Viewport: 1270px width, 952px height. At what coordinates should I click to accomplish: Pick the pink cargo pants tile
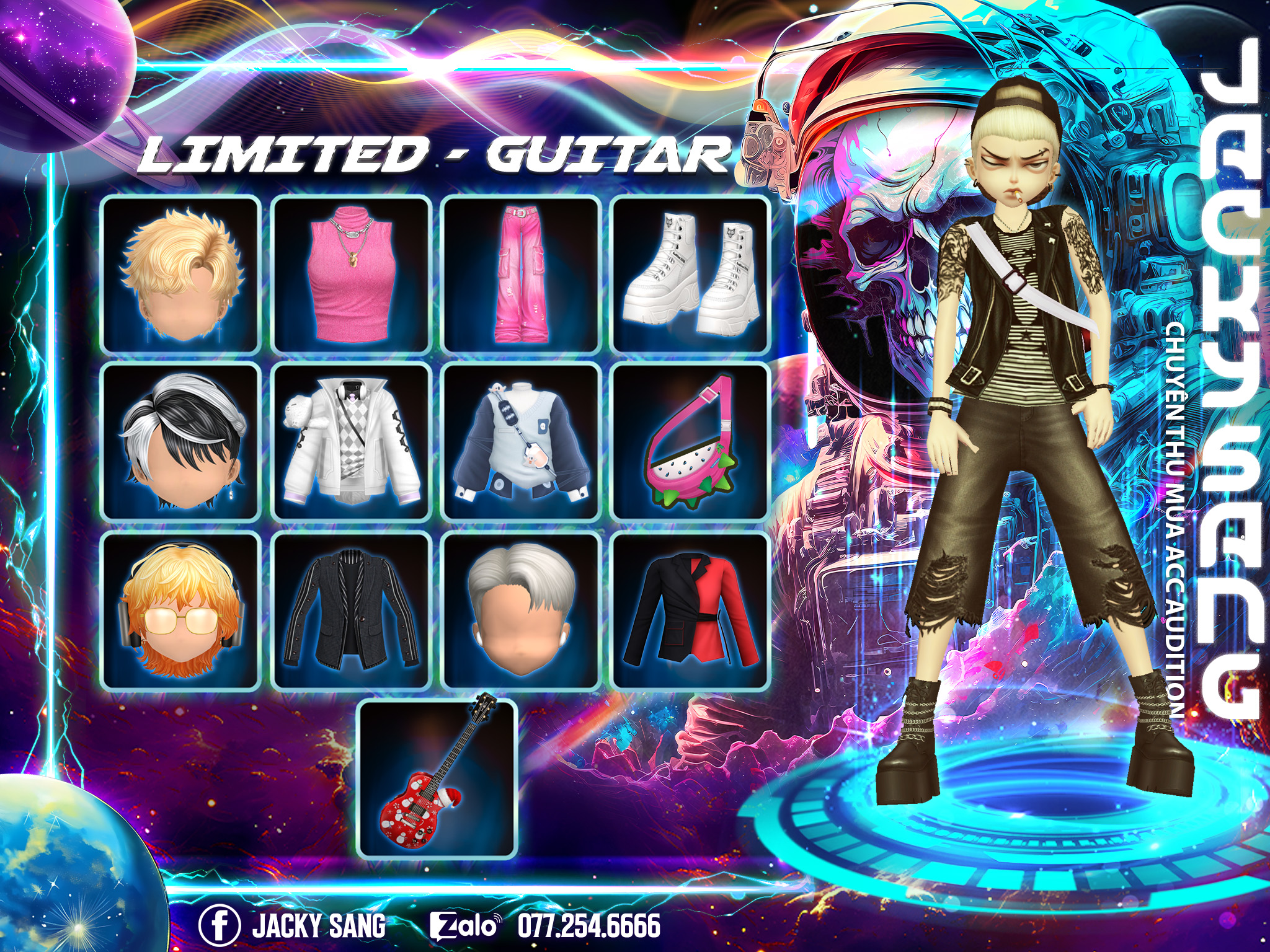[x=521, y=275]
